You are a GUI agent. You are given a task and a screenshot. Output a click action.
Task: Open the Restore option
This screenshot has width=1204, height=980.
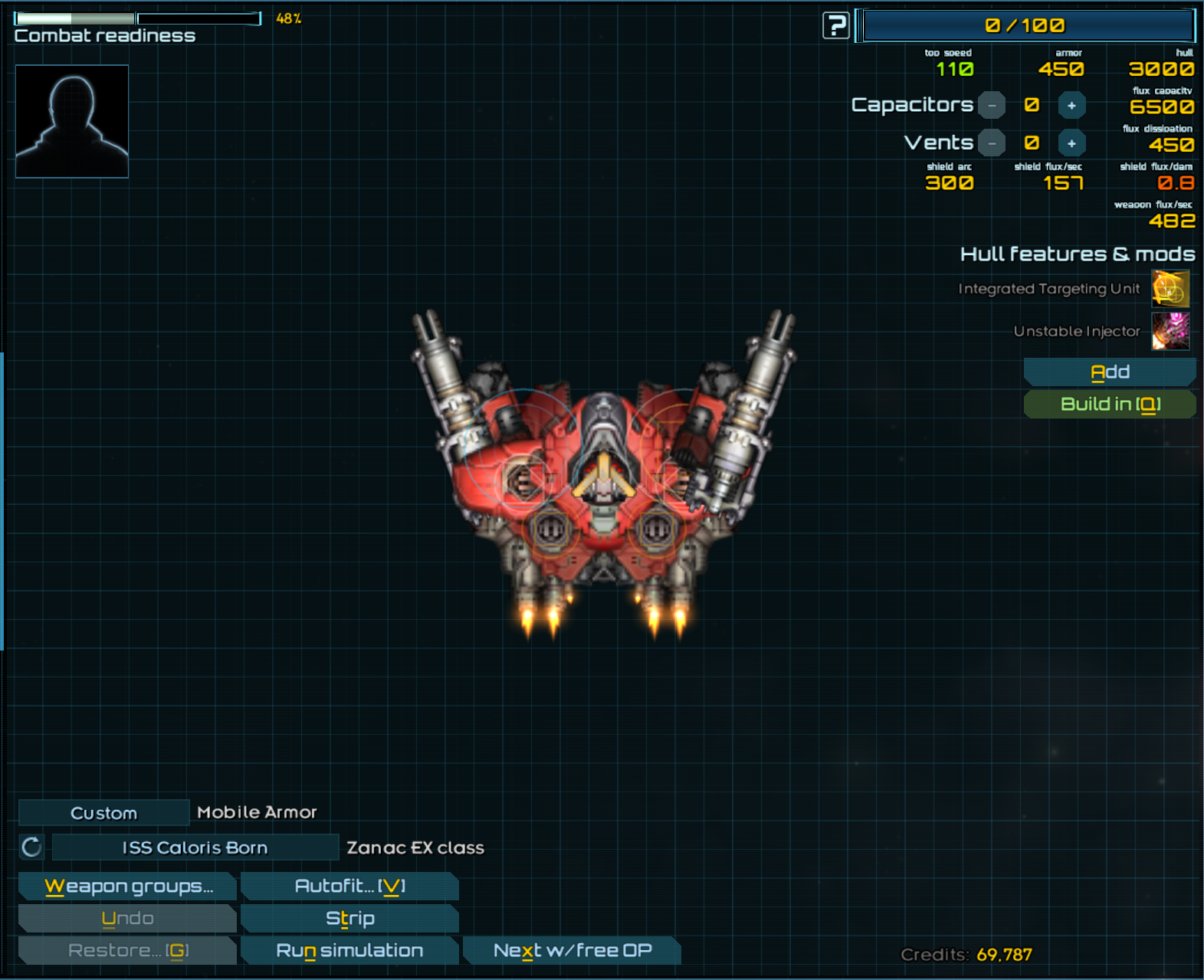click(128, 951)
